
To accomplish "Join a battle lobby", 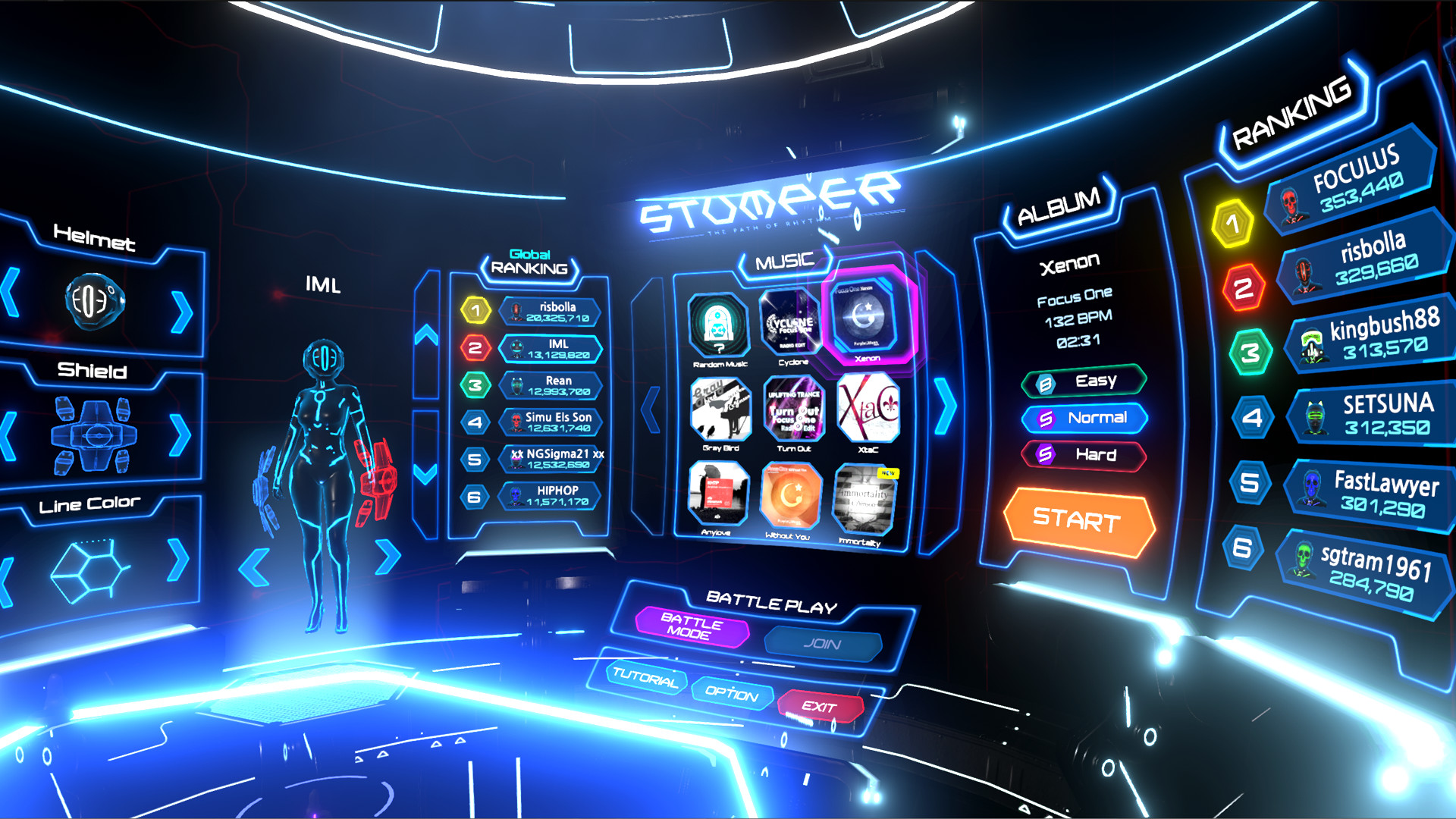I will pos(822,643).
